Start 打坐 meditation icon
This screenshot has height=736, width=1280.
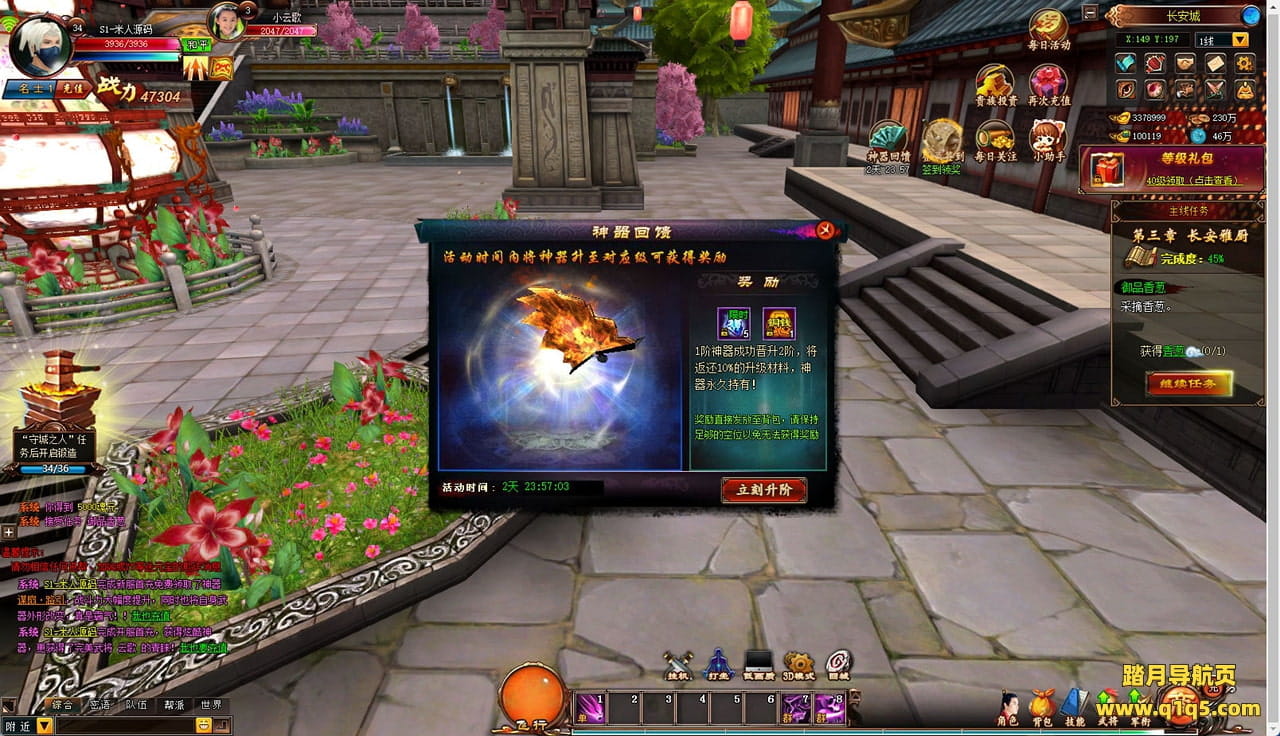click(718, 665)
